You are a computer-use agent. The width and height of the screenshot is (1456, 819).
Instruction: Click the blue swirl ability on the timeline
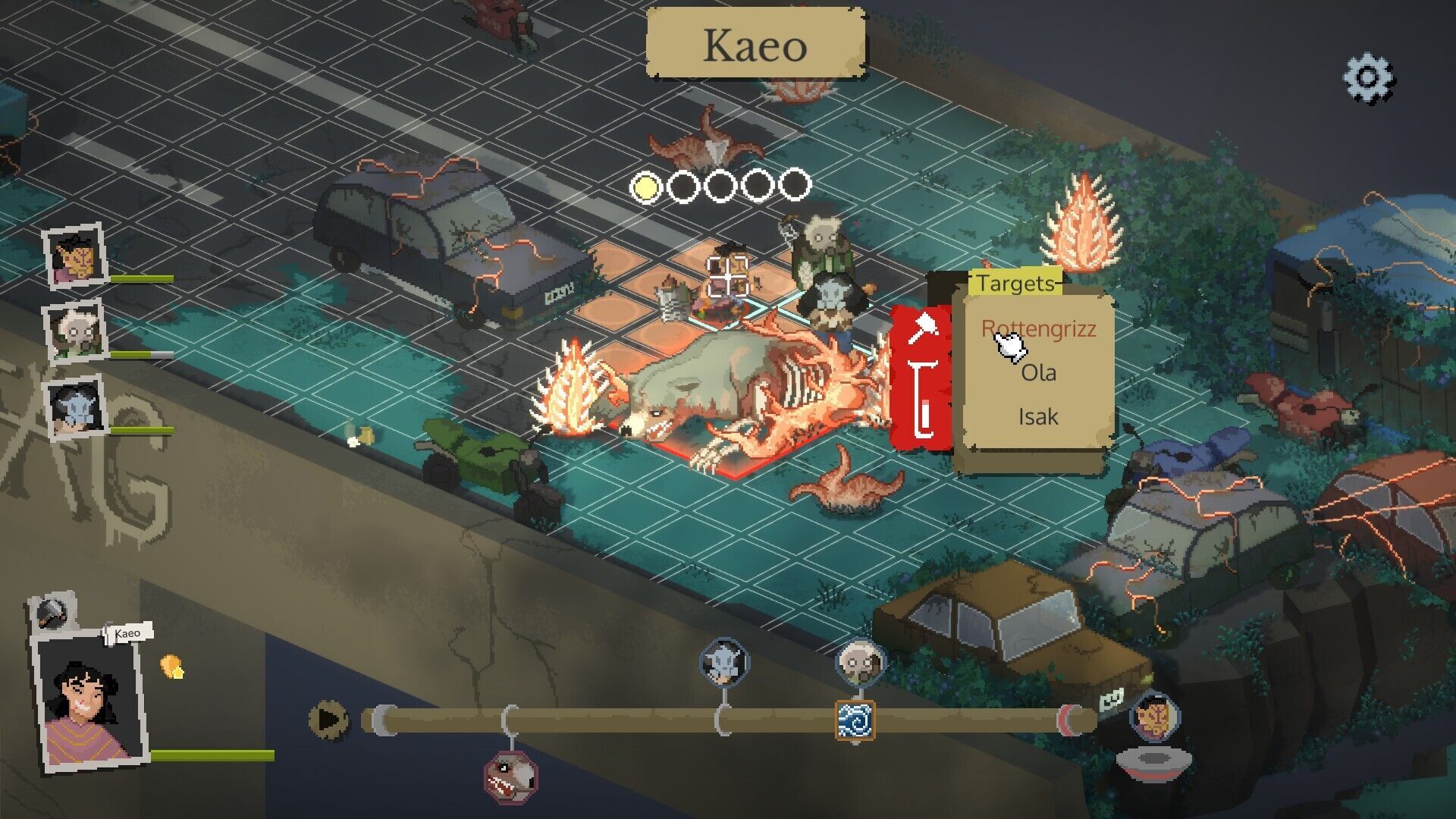855,720
